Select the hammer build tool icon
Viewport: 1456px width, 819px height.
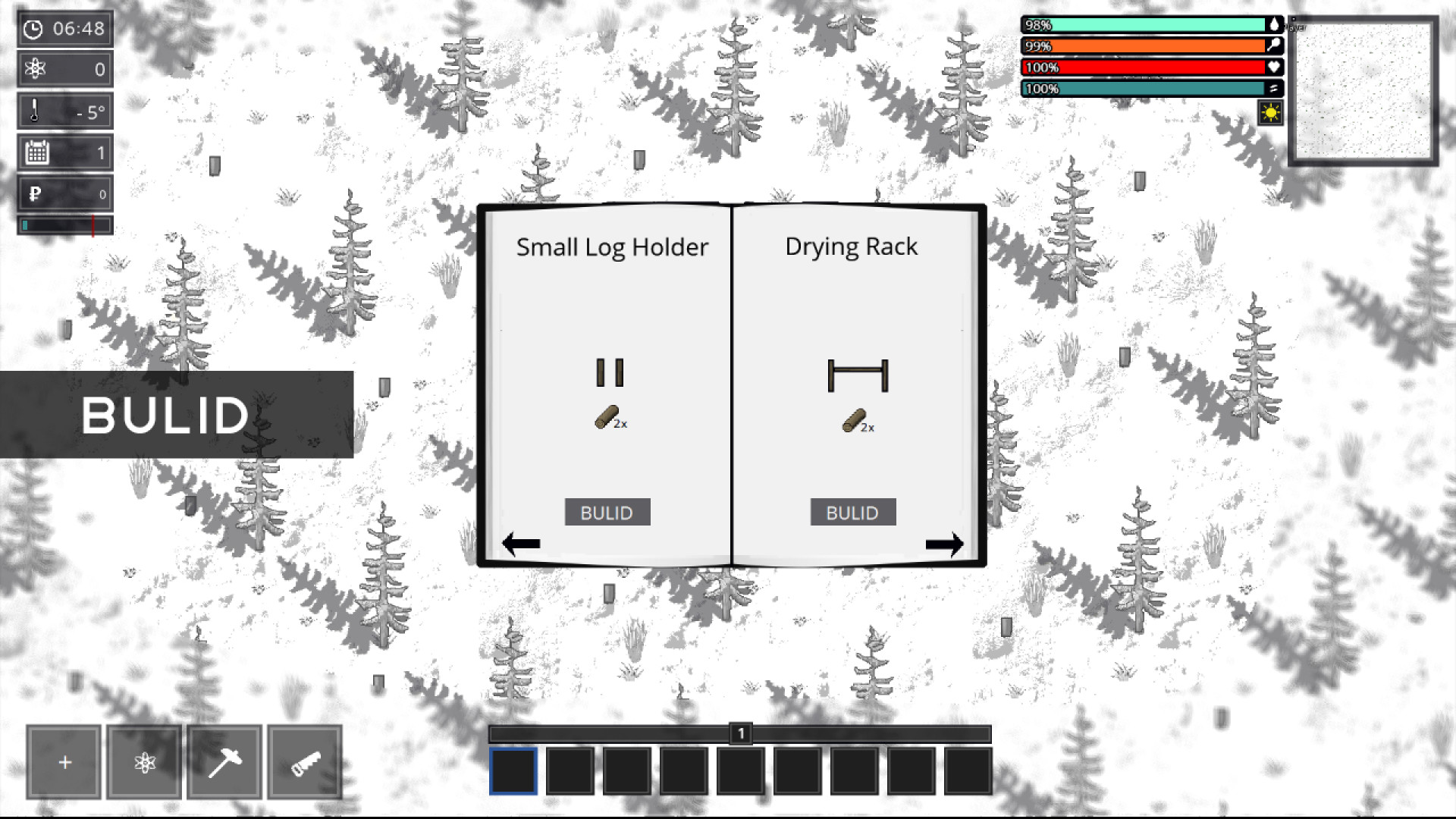(224, 761)
